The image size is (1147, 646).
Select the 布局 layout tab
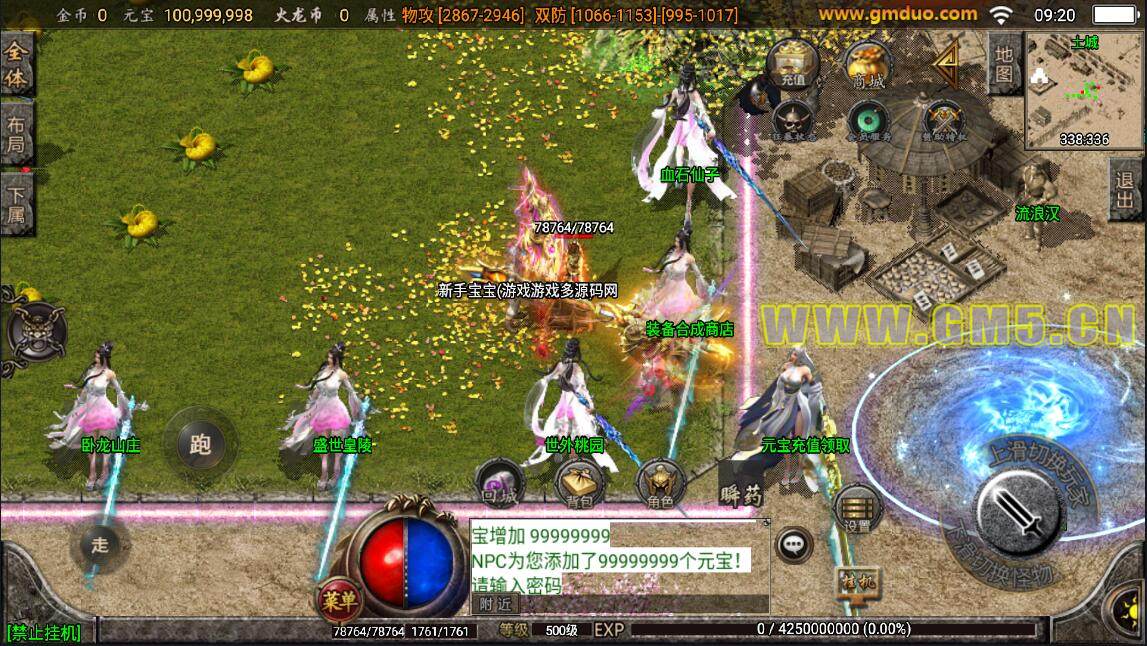16,136
